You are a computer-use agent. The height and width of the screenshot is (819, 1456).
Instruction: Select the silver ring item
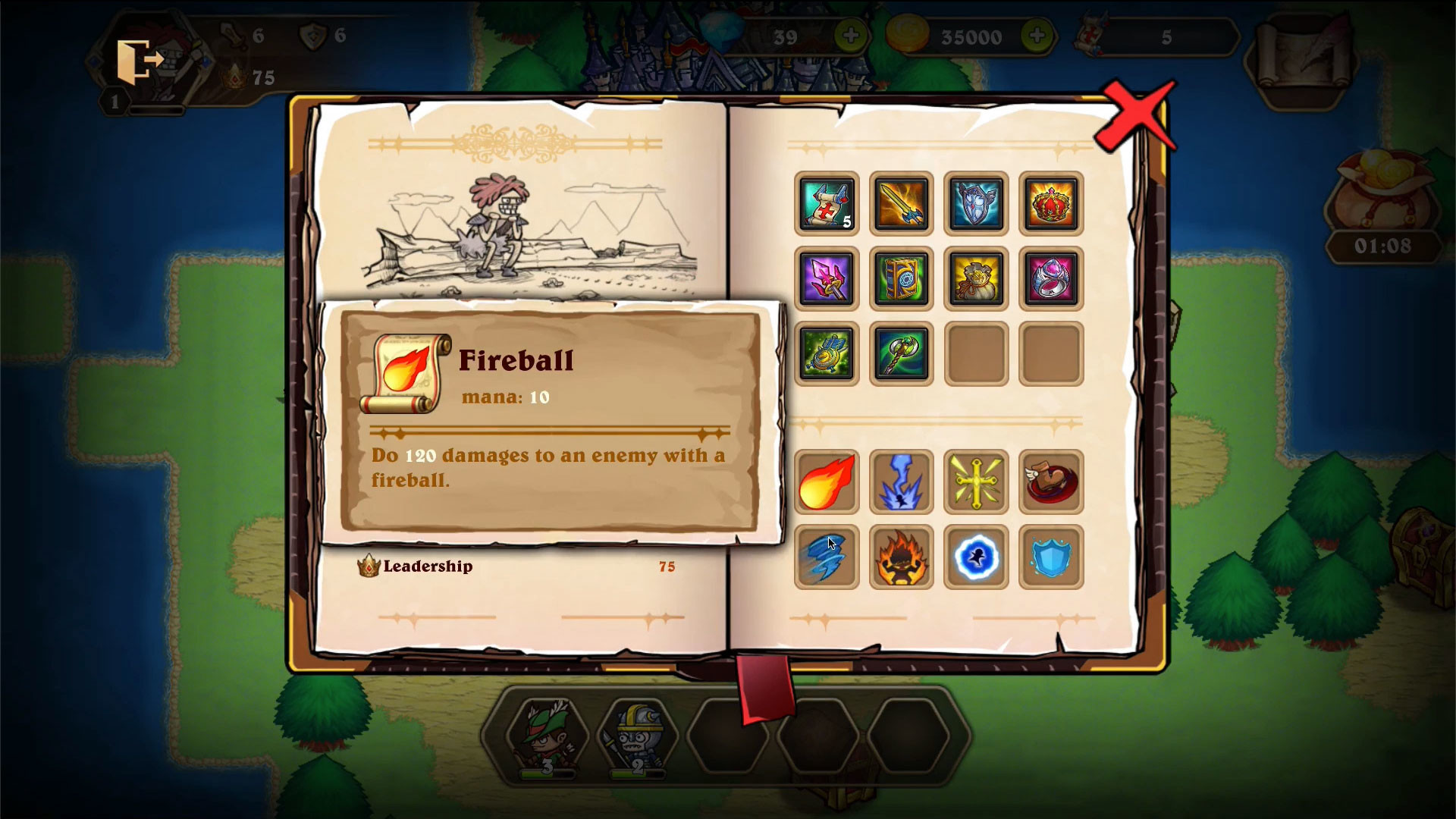(x=1051, y=279)
